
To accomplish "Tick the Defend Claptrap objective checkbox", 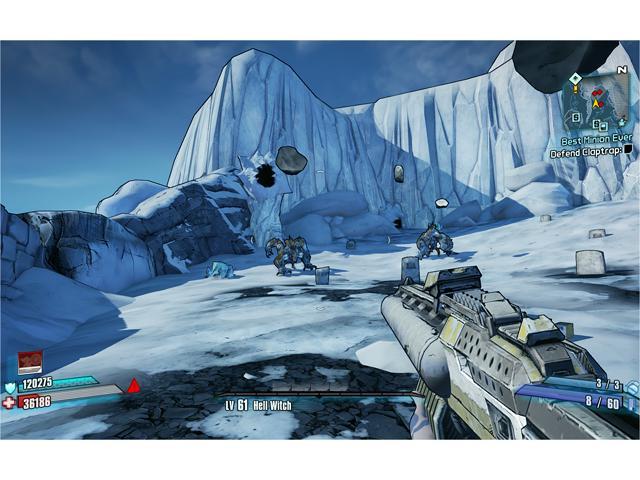I will pyautogui.click(x=627, y=151).
